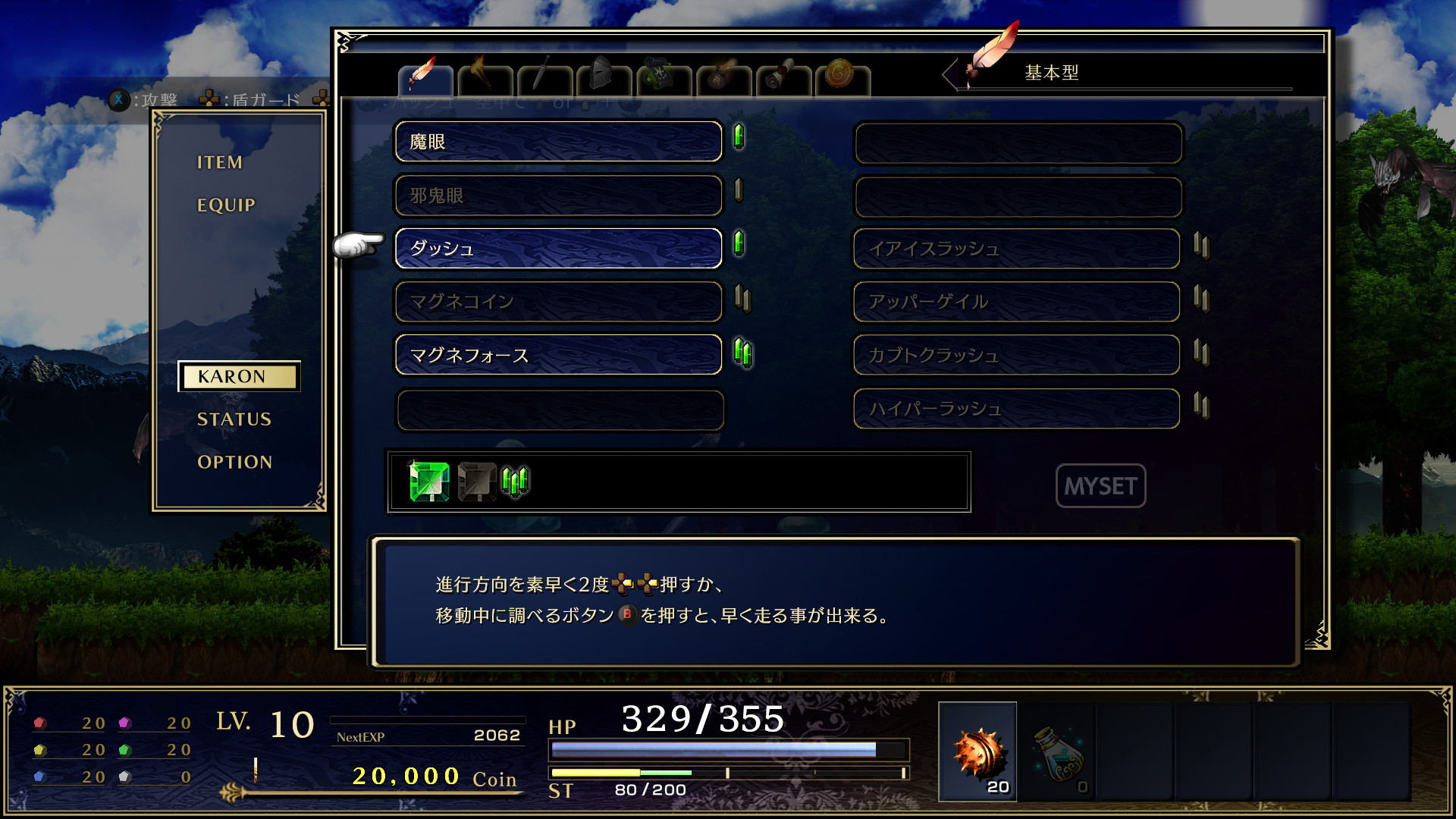Image resolution: width=1456 pixels, height=819 pixels.
Task: Click the green gem in the loadout bar
Action: [x=428, y=479]
